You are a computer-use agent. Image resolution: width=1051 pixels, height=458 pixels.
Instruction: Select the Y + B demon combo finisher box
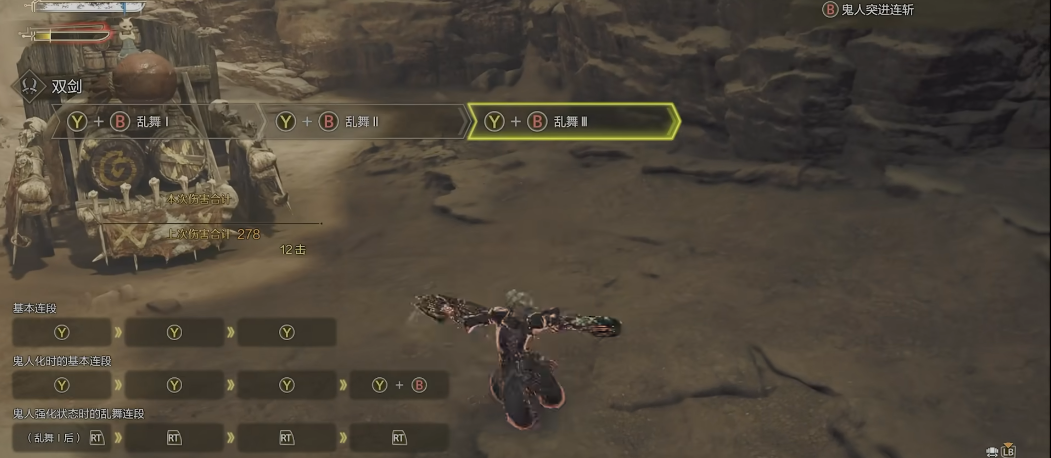pos(399,385)
